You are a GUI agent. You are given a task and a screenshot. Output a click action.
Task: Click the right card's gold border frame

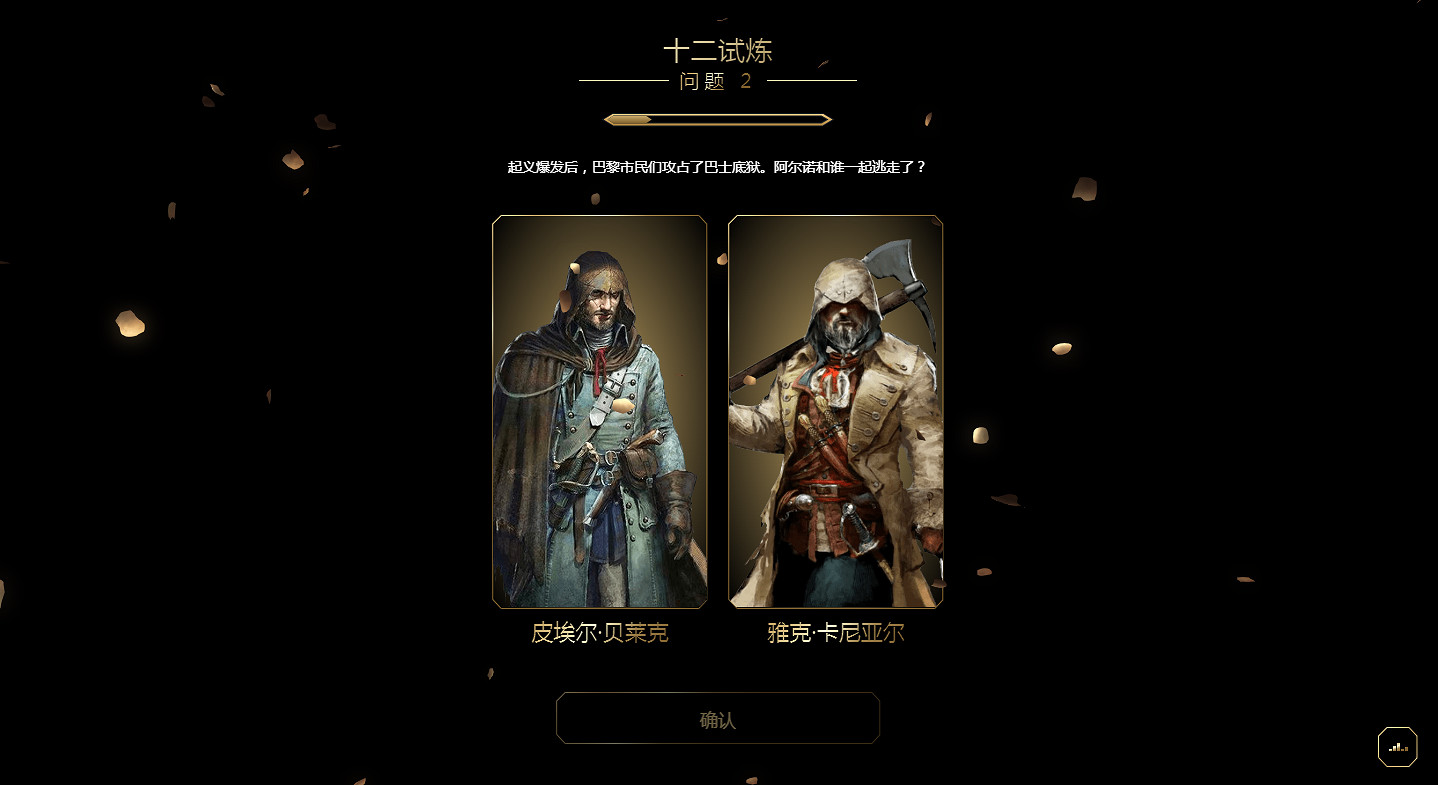click(x=836, y=218)
